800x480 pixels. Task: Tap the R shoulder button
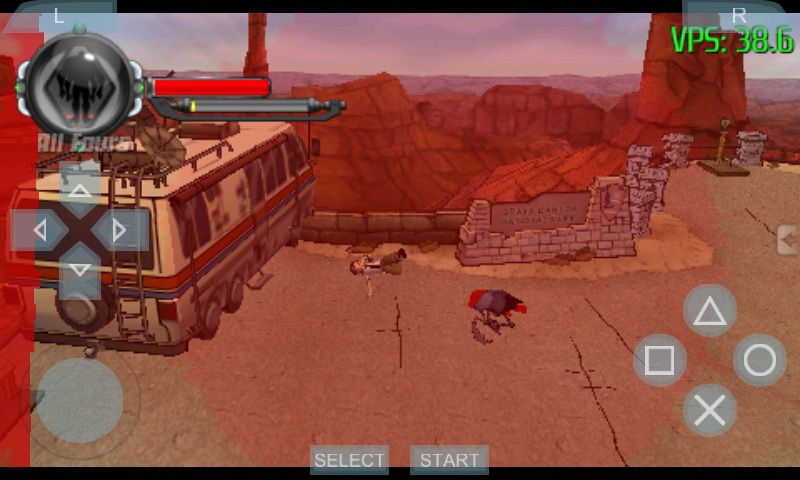pyautogui.click(x=738, y=15)
